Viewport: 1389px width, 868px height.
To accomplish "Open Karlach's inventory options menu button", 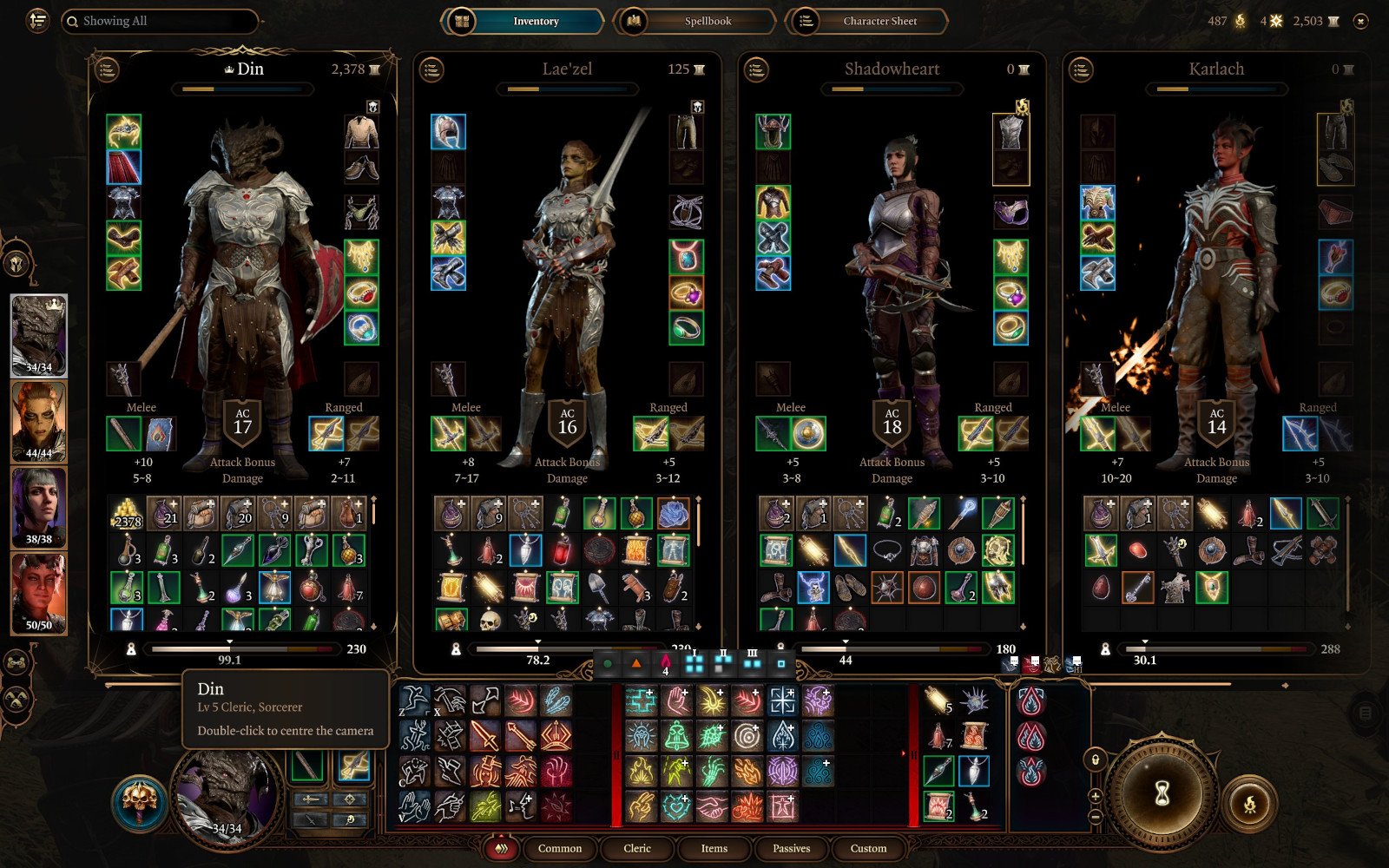I will click(x=1081, y=69).
